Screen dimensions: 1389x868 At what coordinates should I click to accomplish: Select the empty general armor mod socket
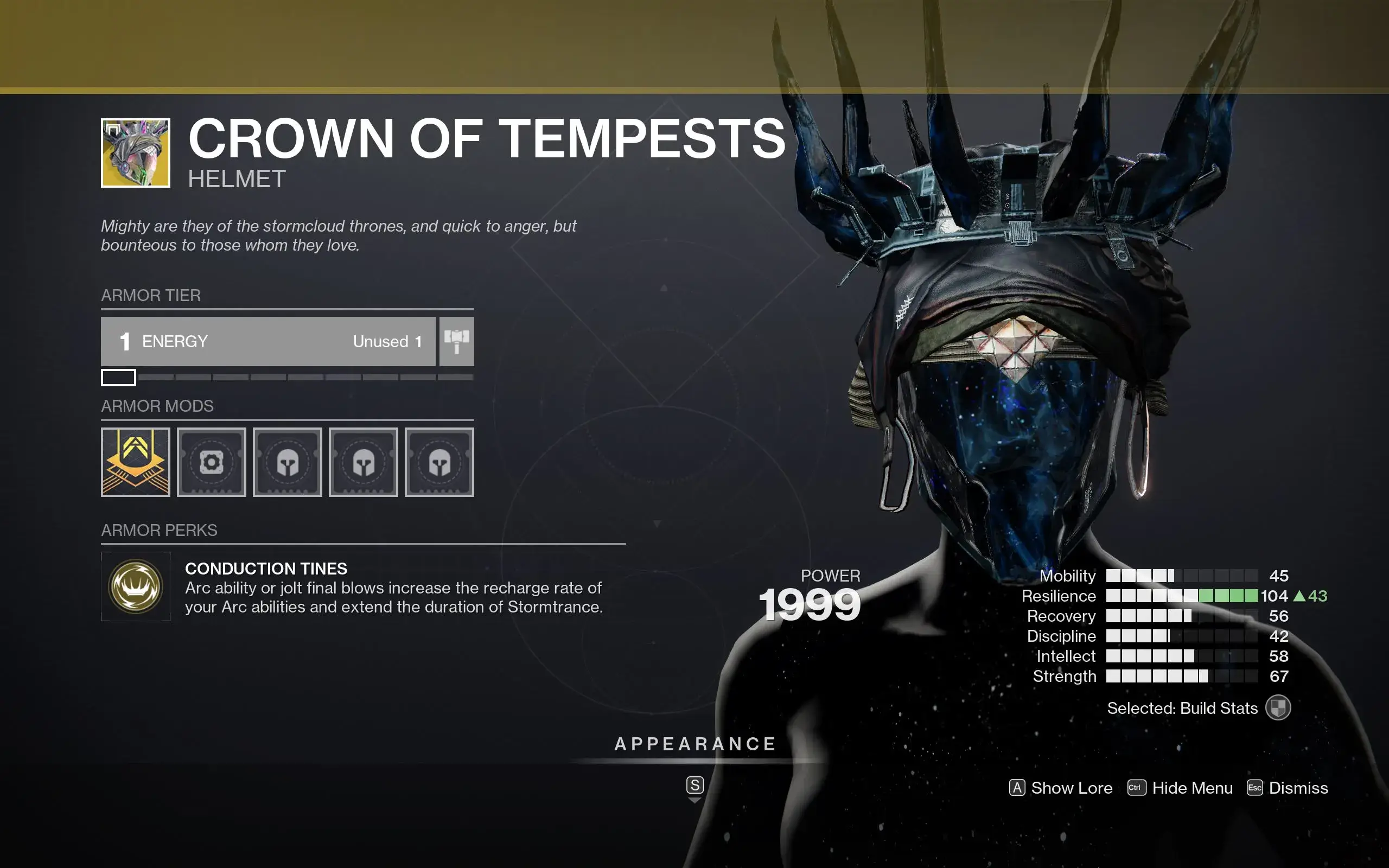212,462
